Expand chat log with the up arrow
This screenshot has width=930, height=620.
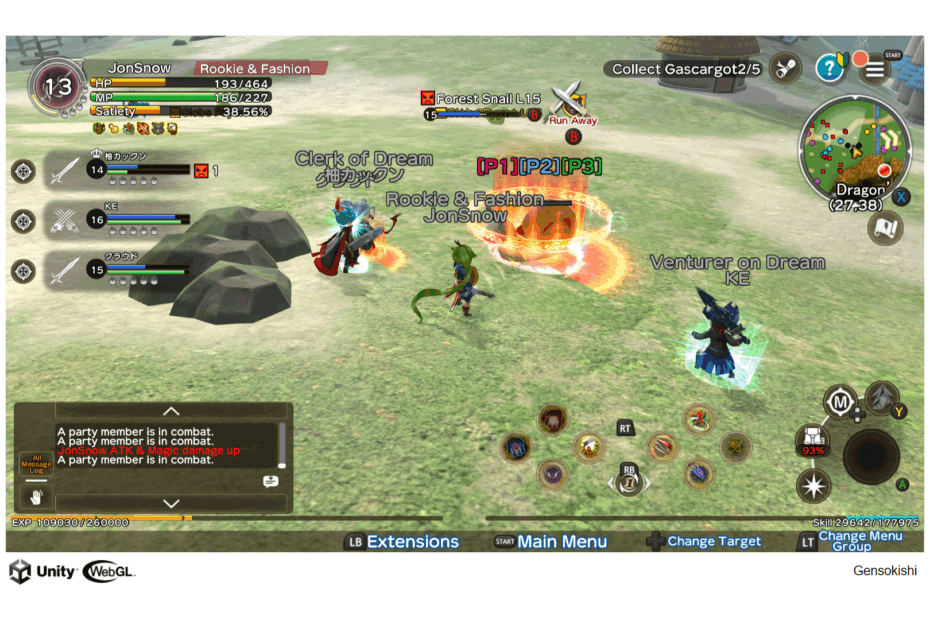171,411
